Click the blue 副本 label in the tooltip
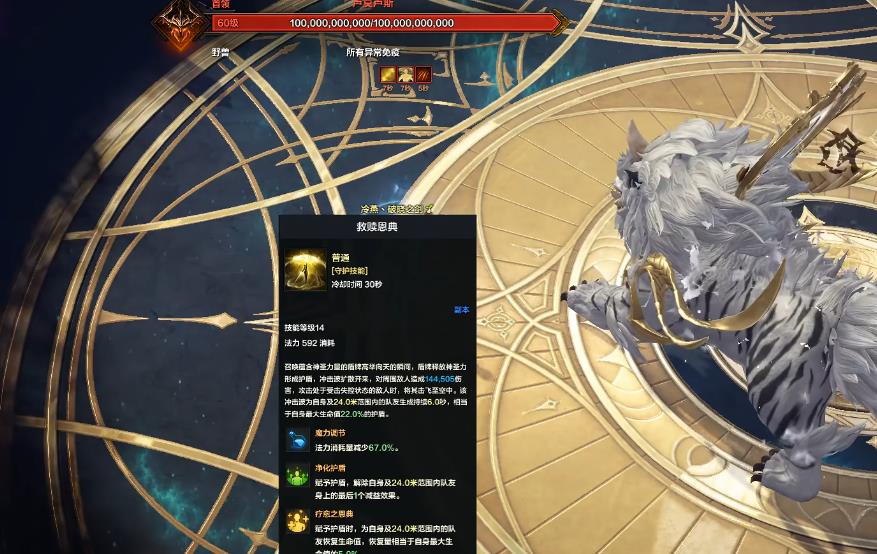The width and height of the screenshot is (877, 554). pos(461,310)
